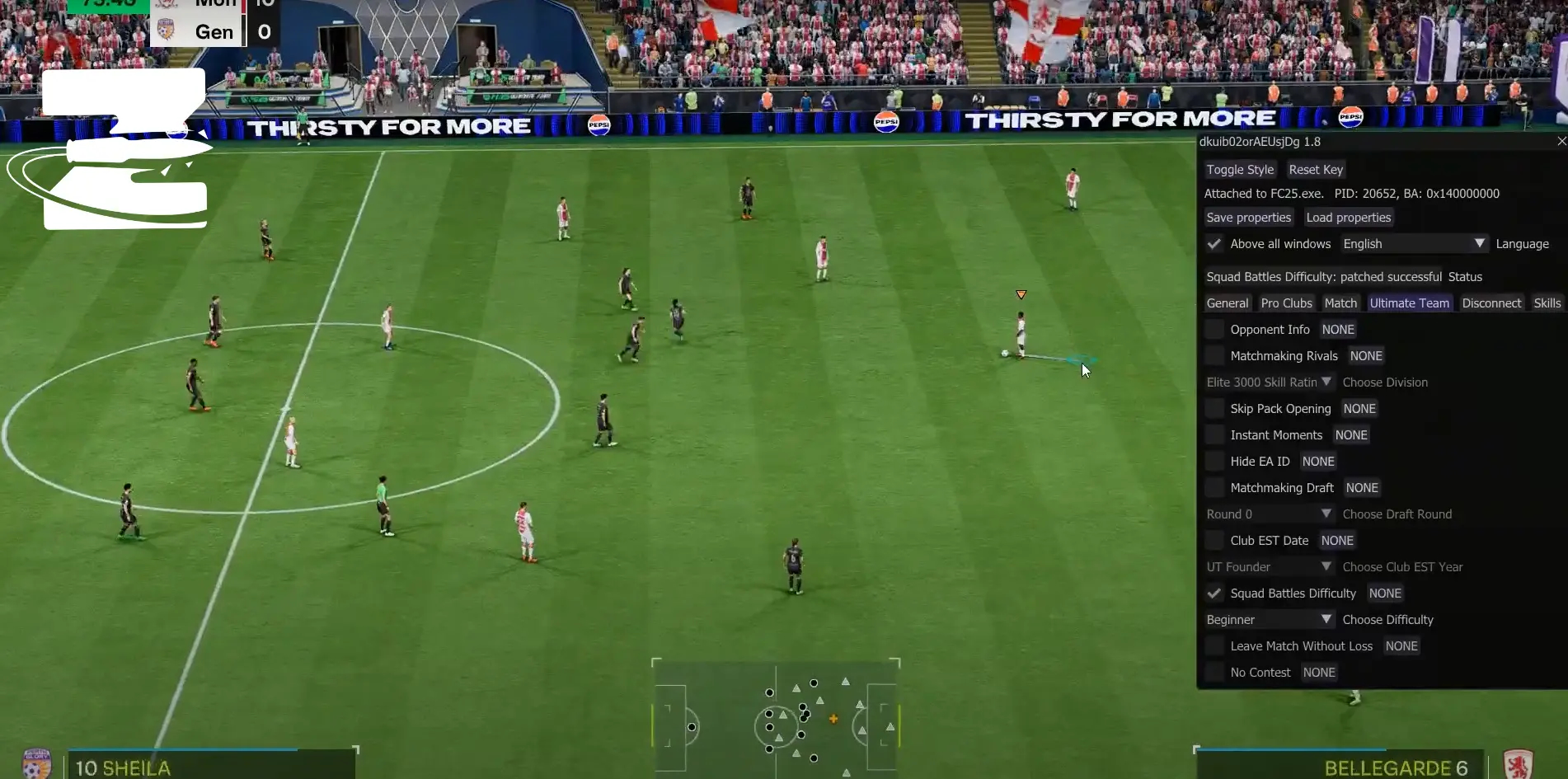
Task: Enable Leave Match Without Loss
Action: coord(1214,646)
